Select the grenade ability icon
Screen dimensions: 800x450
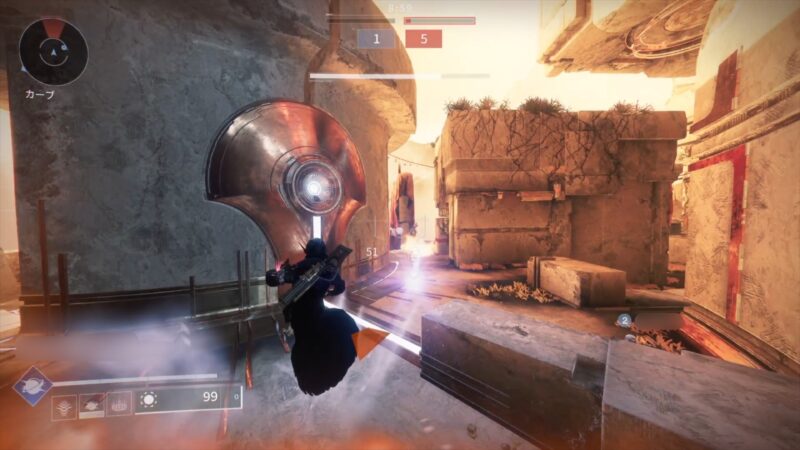[64, 406]
